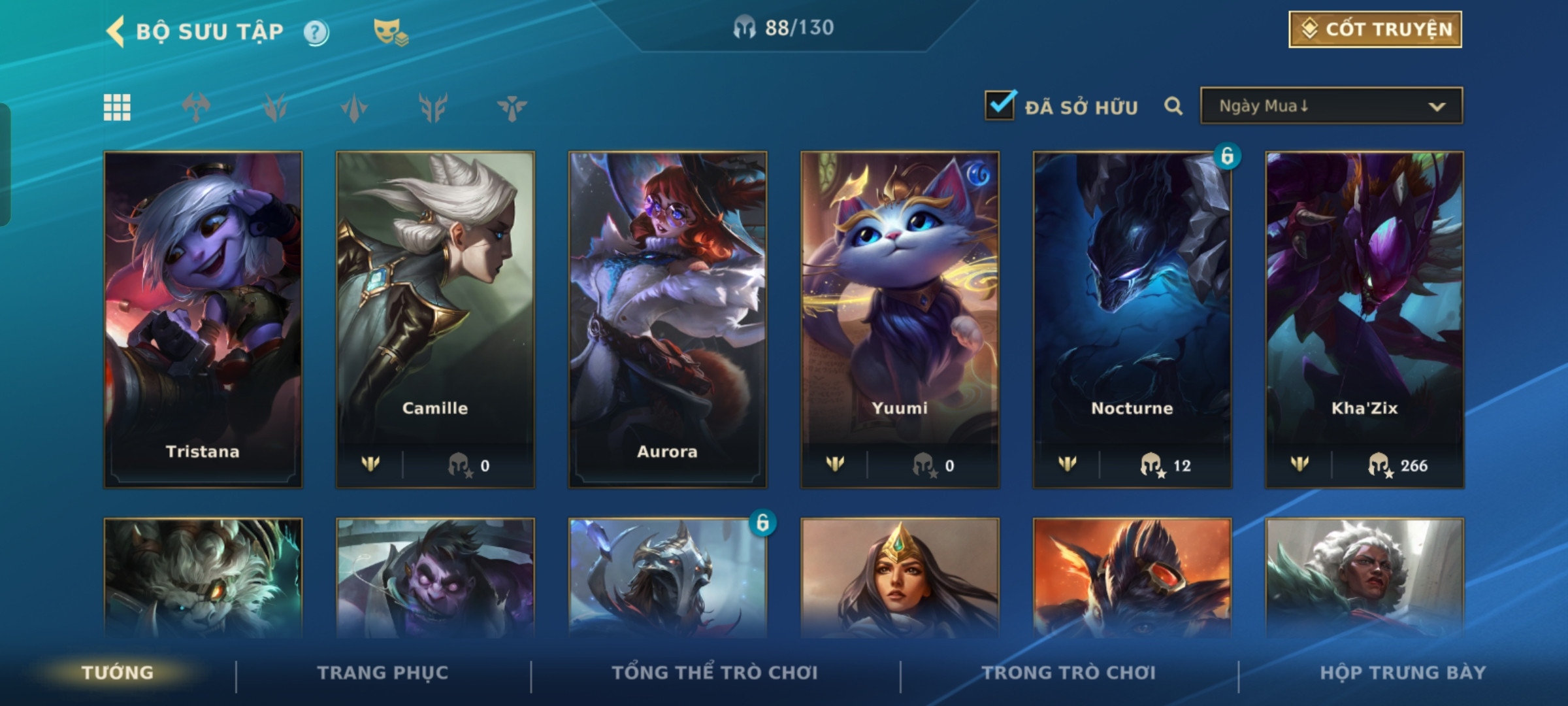
Task: Open the champion search magnifier
Action: (1173, 106)
